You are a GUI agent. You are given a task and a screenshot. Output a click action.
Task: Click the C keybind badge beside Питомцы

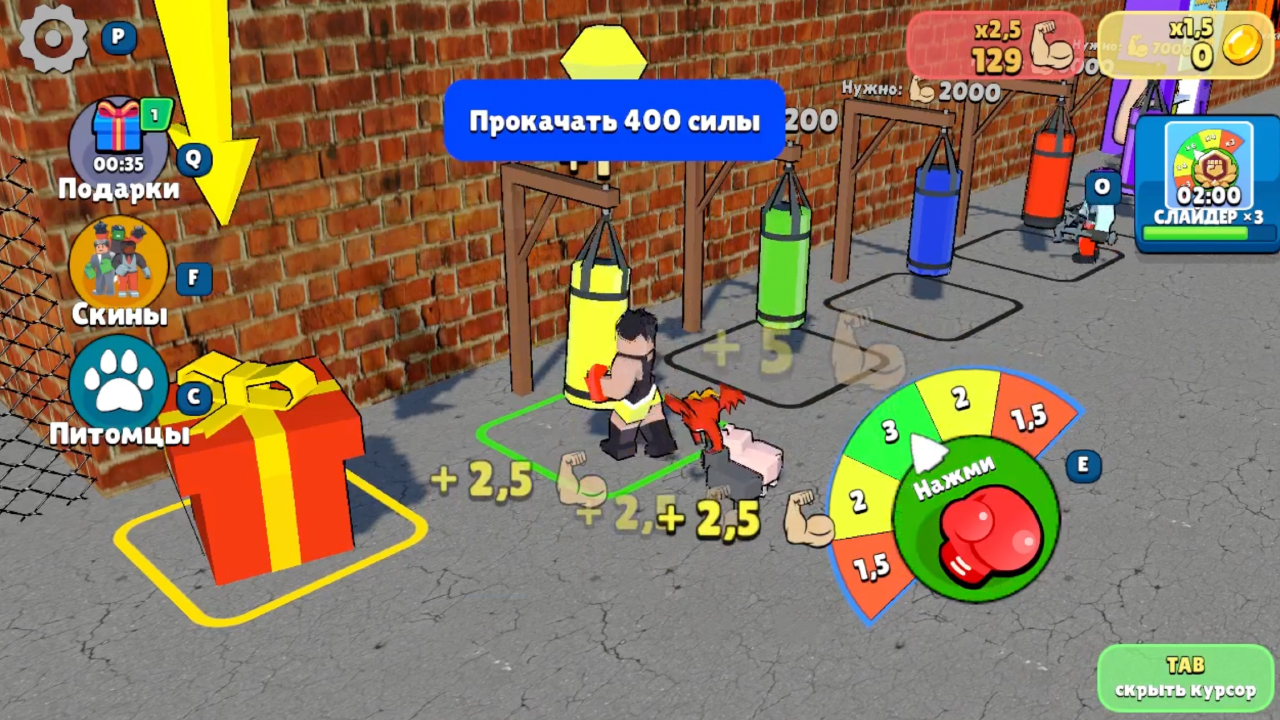(x=193, y=396)
